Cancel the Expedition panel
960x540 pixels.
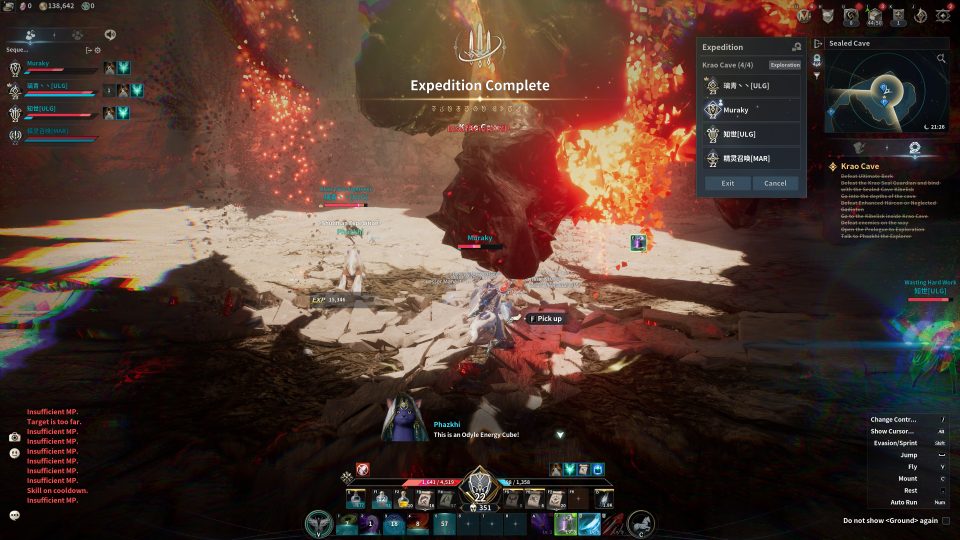click(x=776, y=183)
